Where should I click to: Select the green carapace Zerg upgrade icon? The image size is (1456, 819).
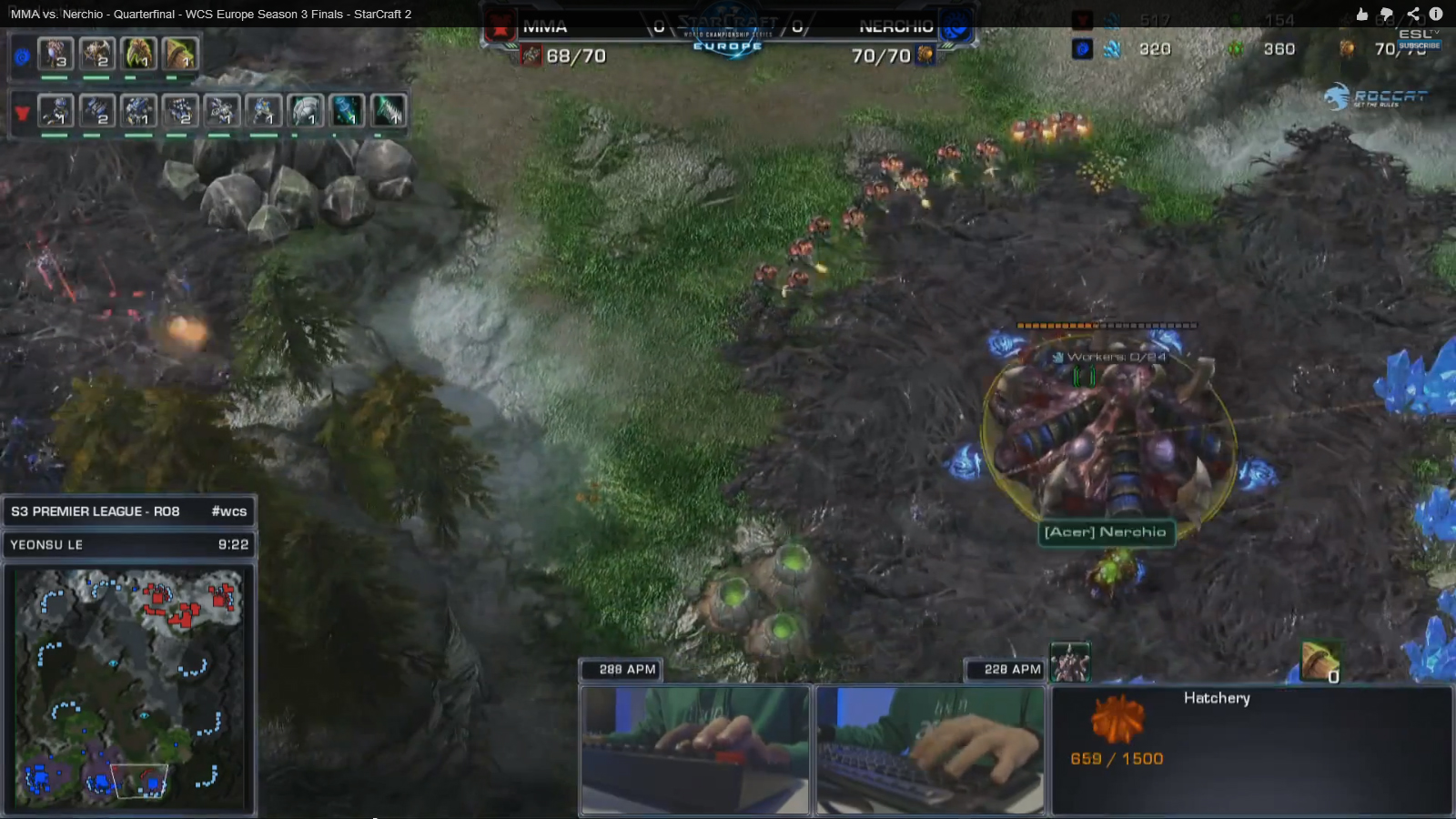pyautogui.click(x=180, y=55)
